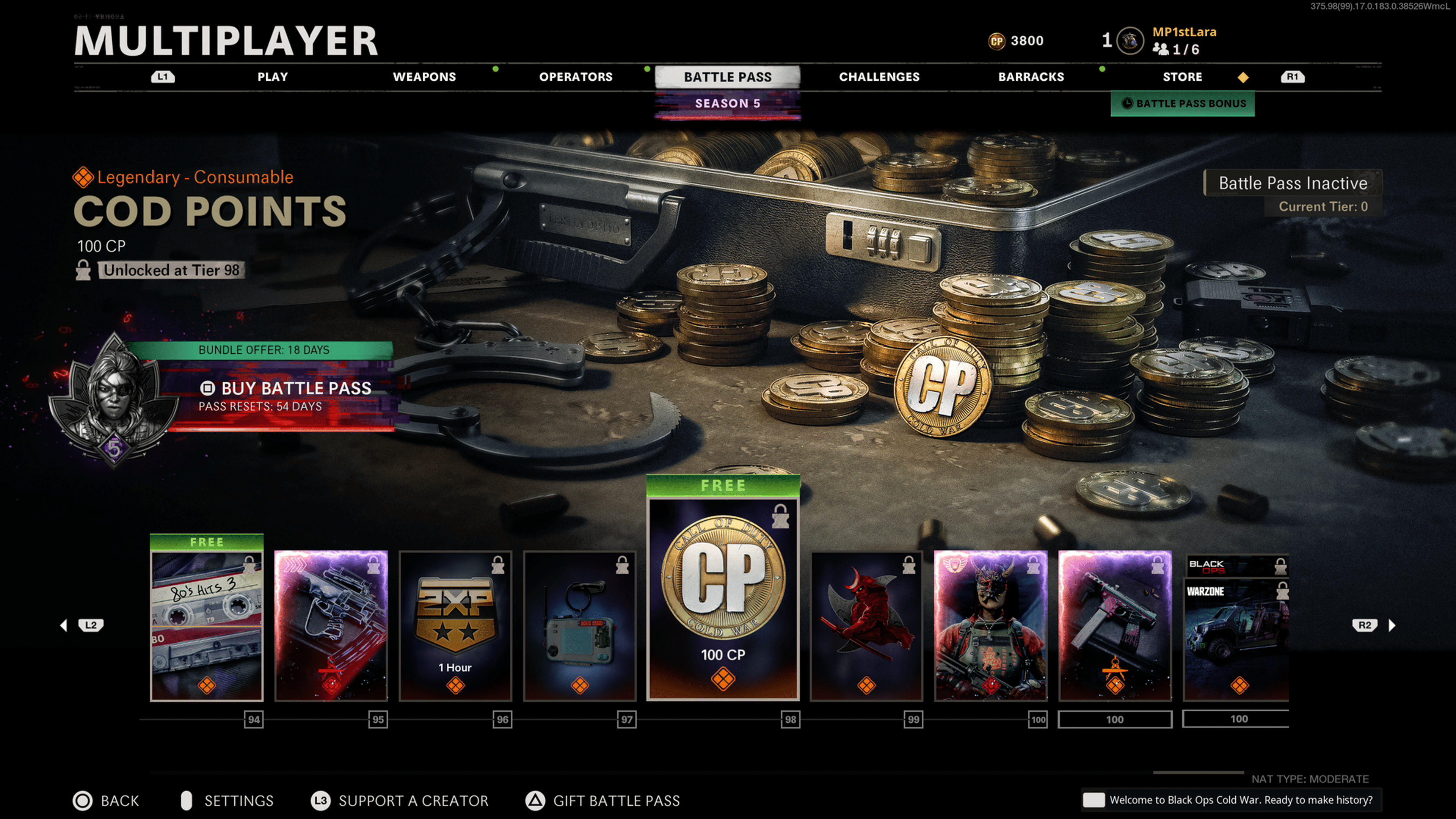This screenshot has width=1456, height=819.
Task: Pick the red samurai charm tile
Action: click(x=866, y=624)
